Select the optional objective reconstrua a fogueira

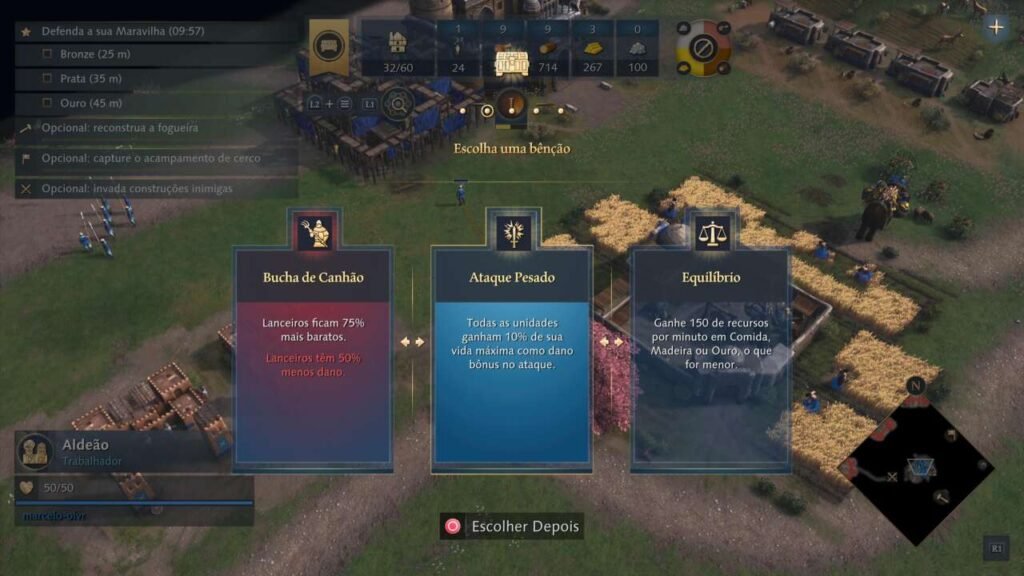click(120, 128)
